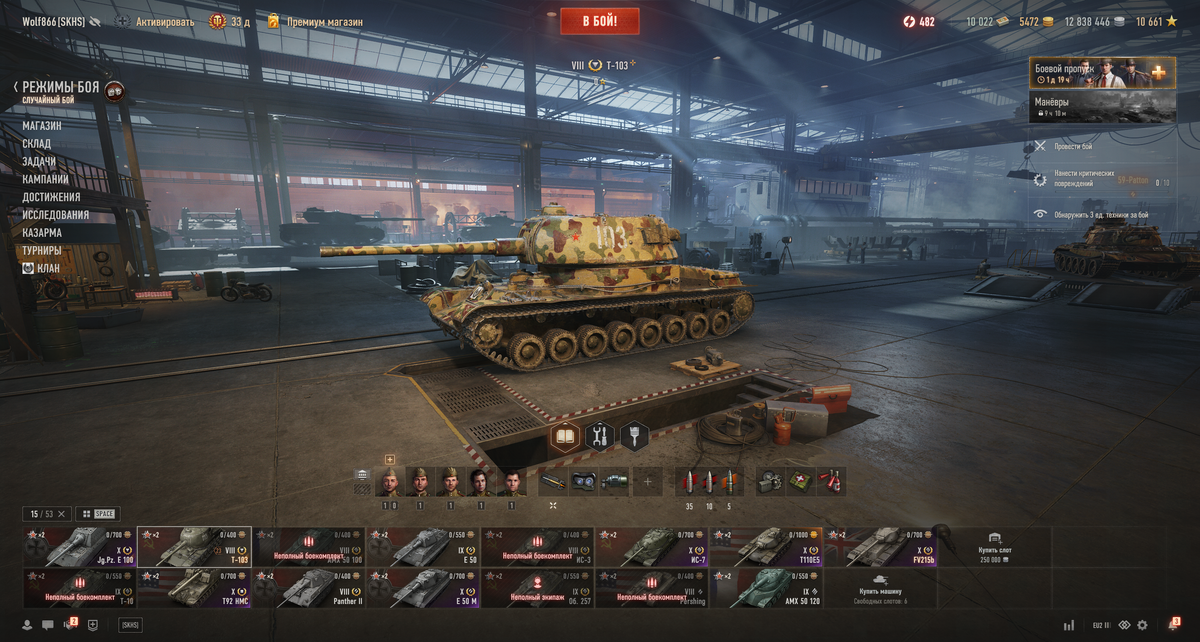This screenshot has height=642, width=1200.
Task: Open the Боевой пропуск battle pass banner
Action: 1102,72
